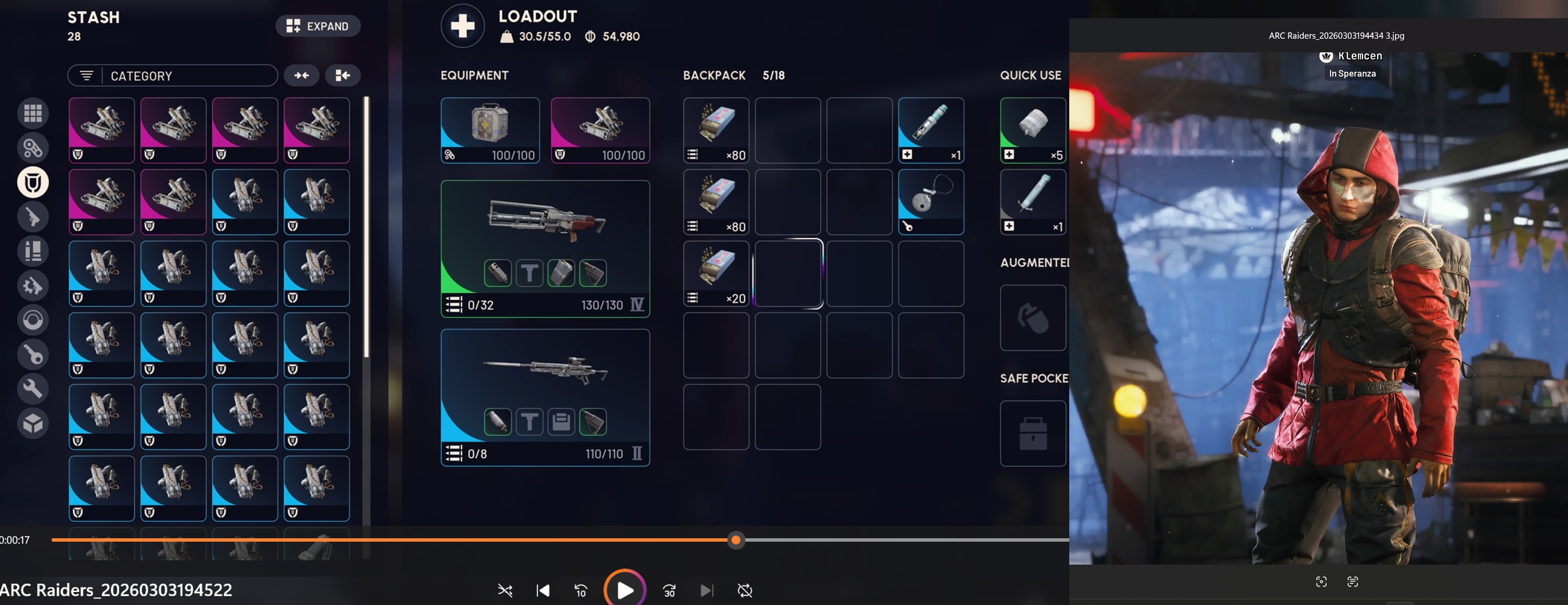Click the loadout plus button
Viewport: 1568px width, 605px height.
[x=463, y=26]
